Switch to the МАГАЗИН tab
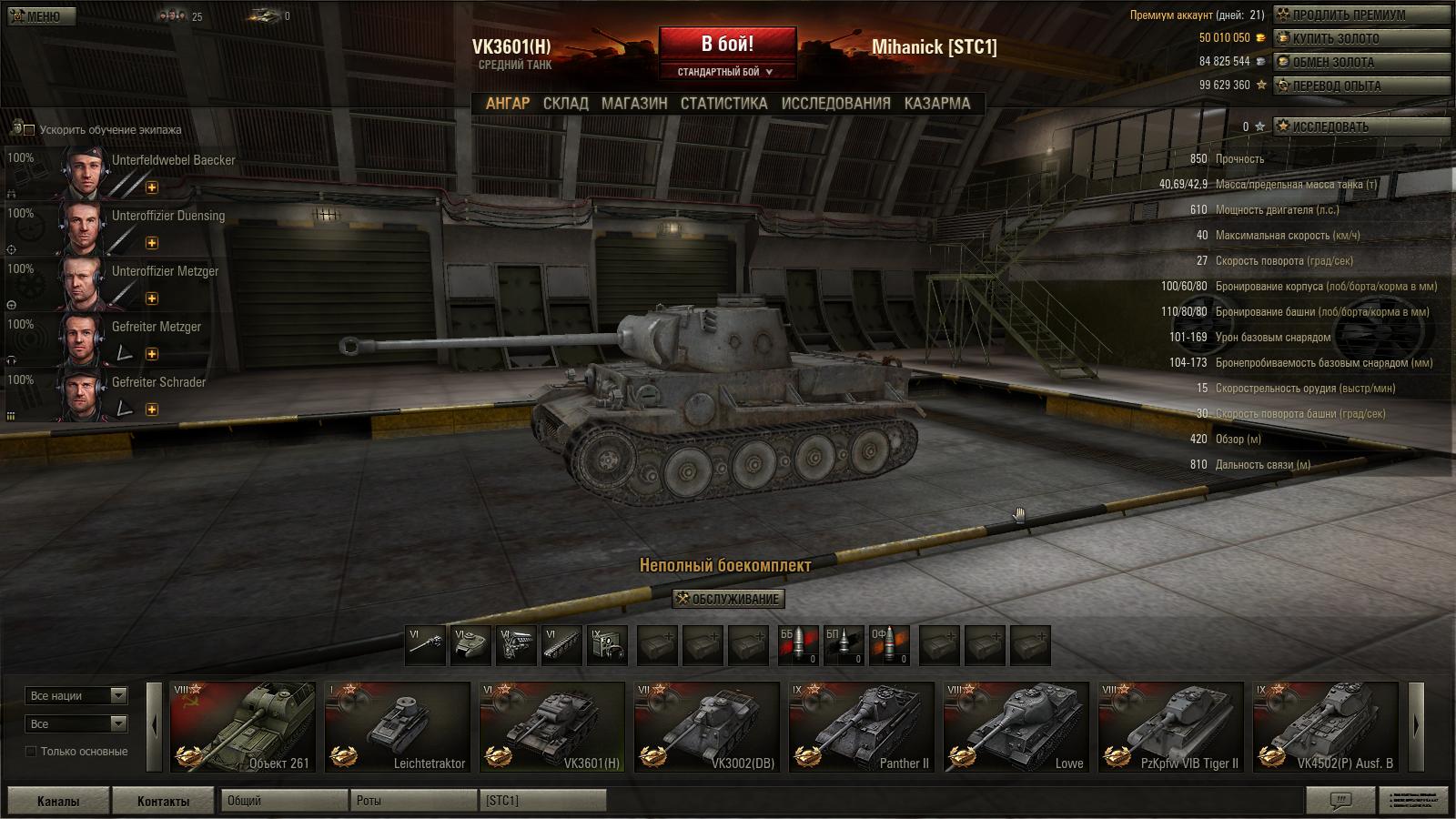This screenshot has height=819, width=1456. [634, 104]
